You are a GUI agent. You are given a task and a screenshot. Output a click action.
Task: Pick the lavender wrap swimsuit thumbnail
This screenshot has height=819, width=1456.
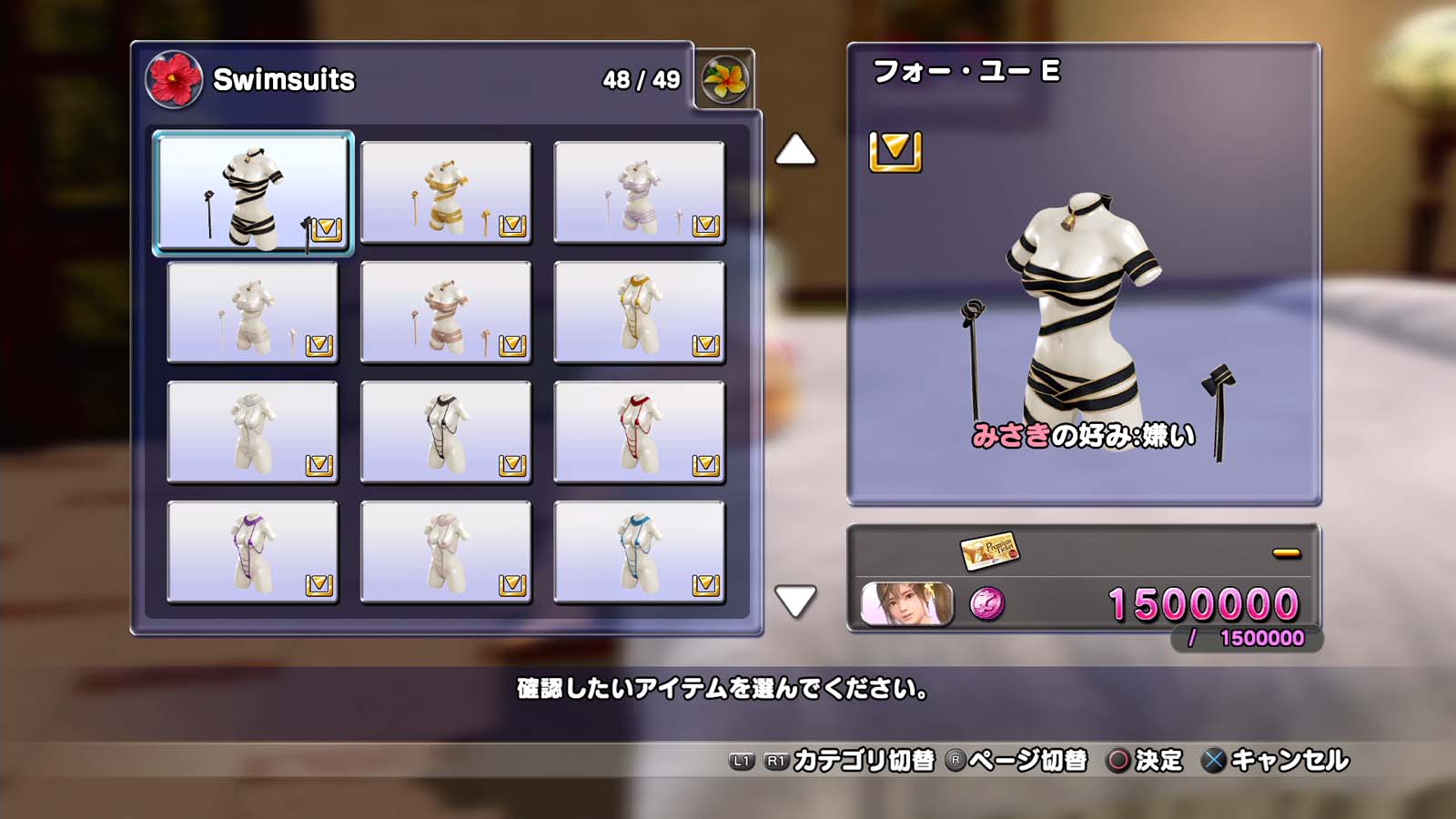pos(639,193)
